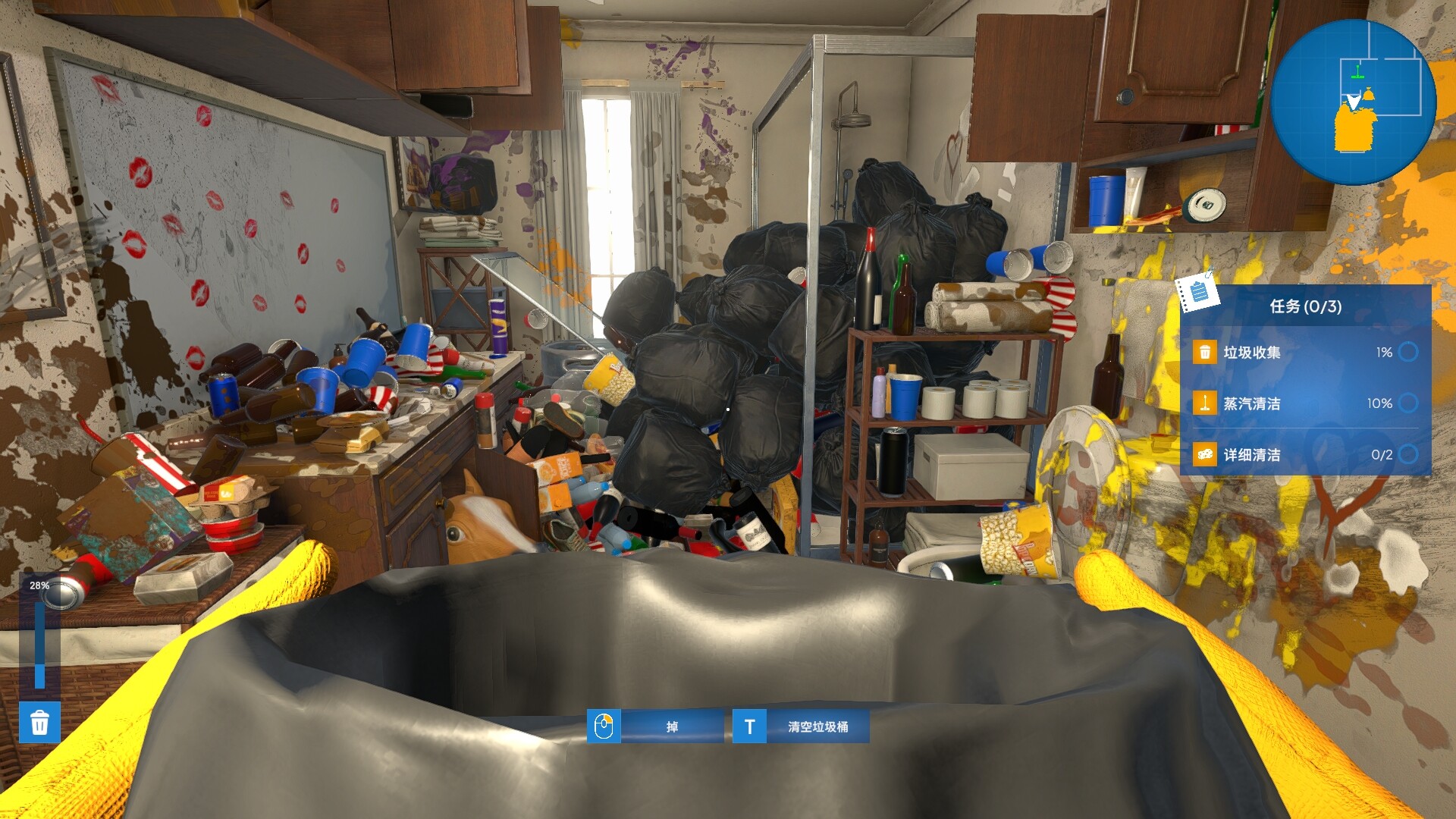Click the clipboard note icon on the task panel

[1197, 293]
